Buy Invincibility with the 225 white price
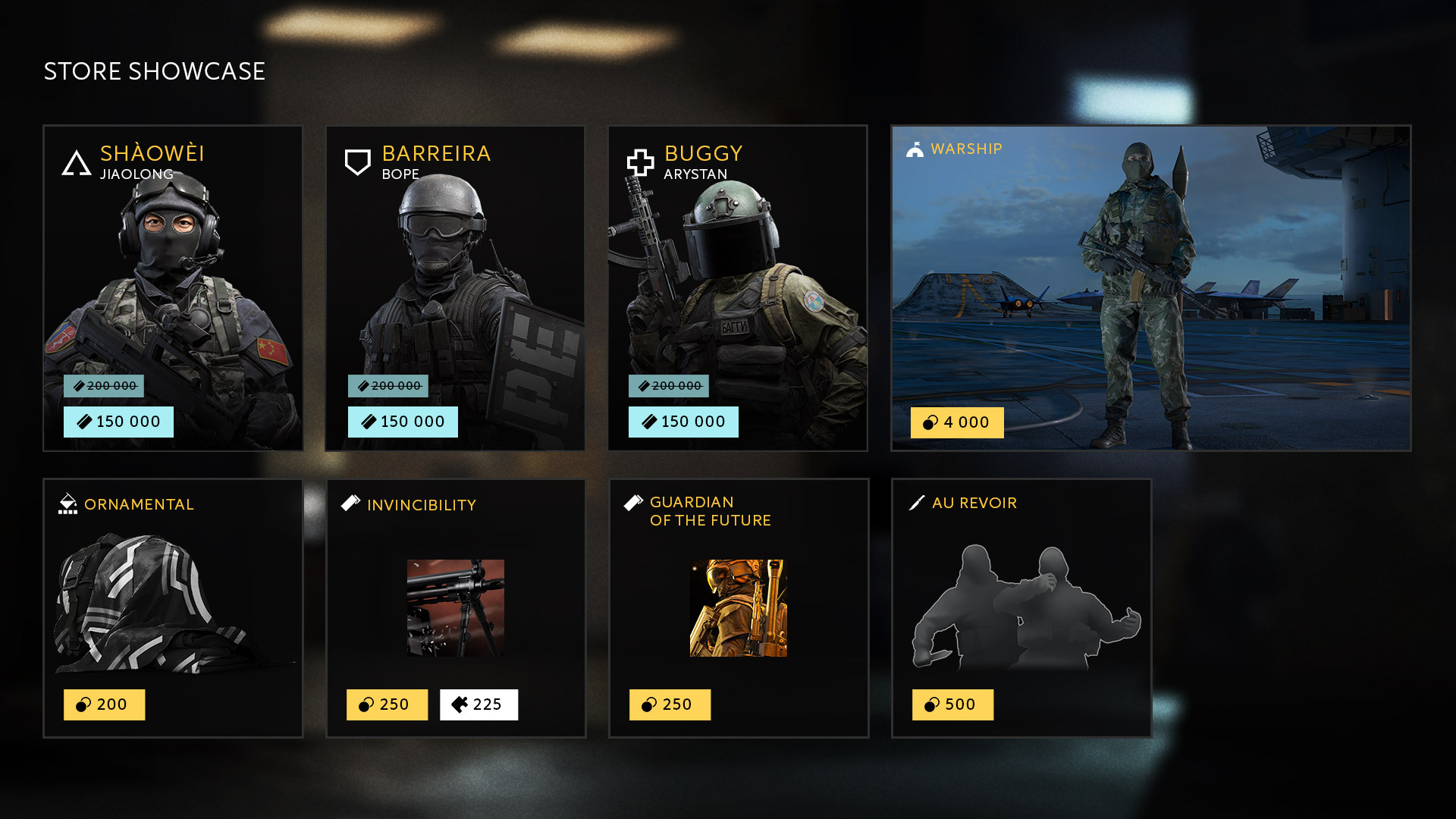The width and height of the screenshot is (1456, 819). pyautogui.click(x=479, y=704)
